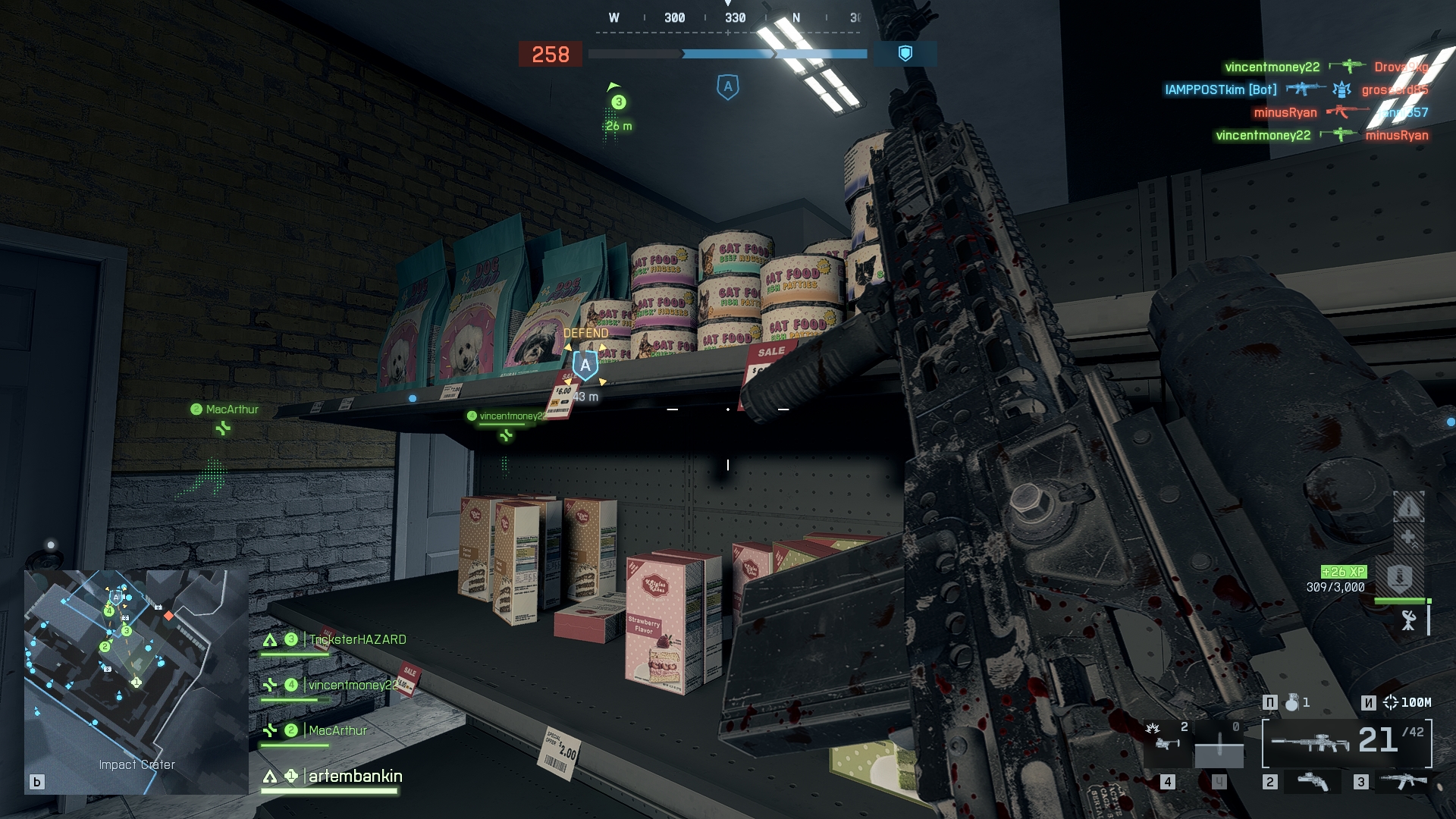The height and width of the screenshot is (819, 1456).
Task: Switch to the revolver sidearm slot
Action: pos(1313,781)
